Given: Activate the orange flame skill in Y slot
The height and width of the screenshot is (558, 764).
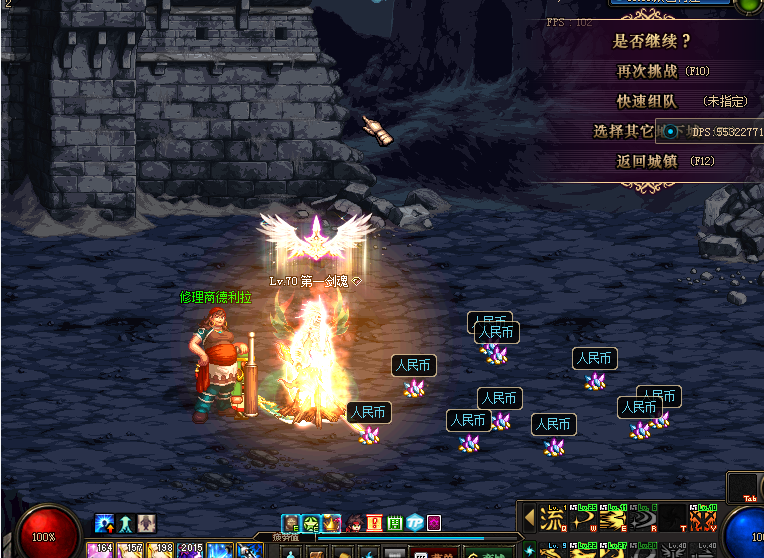Looking at the screenshot, I should pos(704,519).
